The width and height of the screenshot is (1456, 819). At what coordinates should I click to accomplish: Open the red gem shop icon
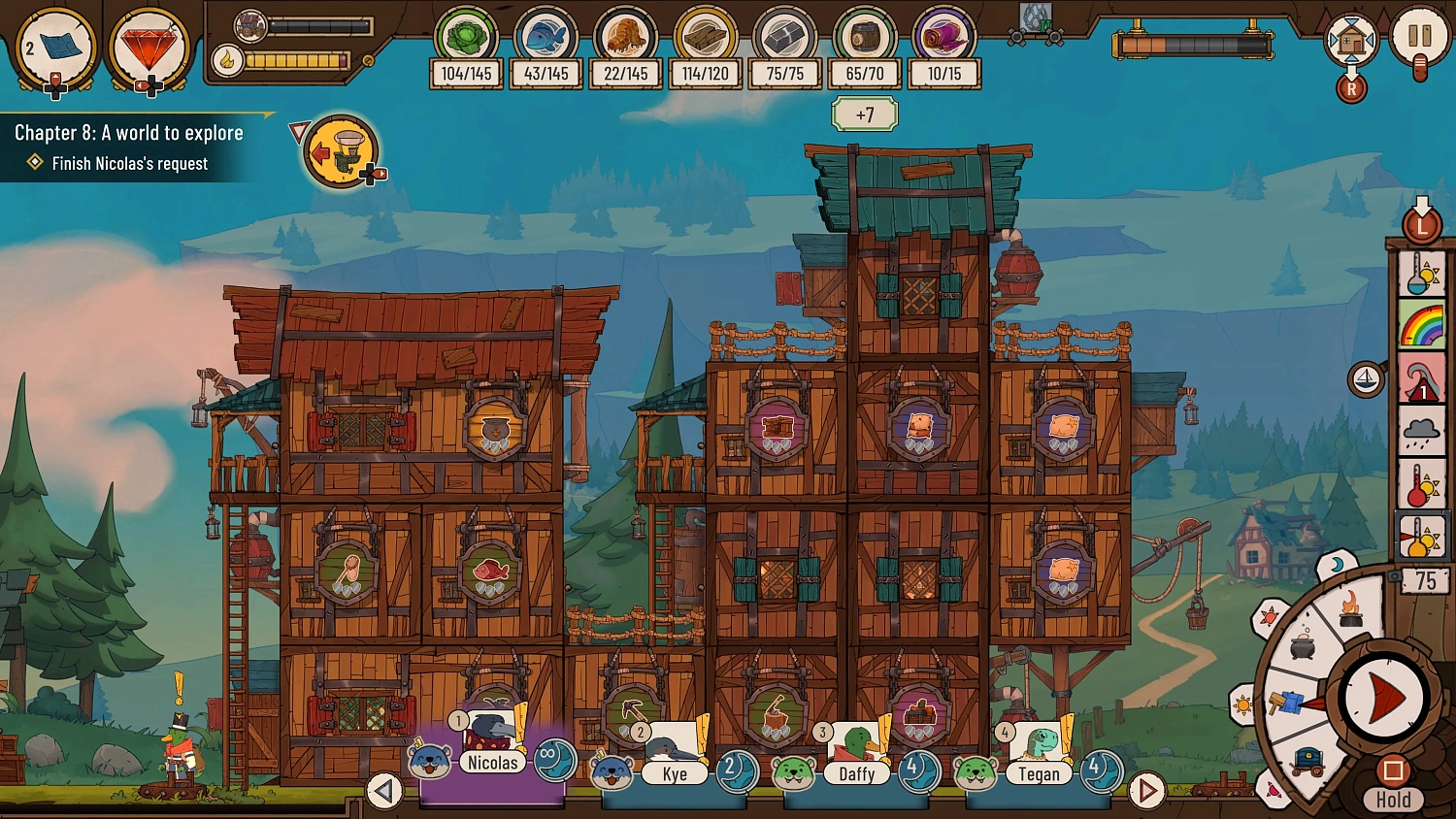click(148, 49)
